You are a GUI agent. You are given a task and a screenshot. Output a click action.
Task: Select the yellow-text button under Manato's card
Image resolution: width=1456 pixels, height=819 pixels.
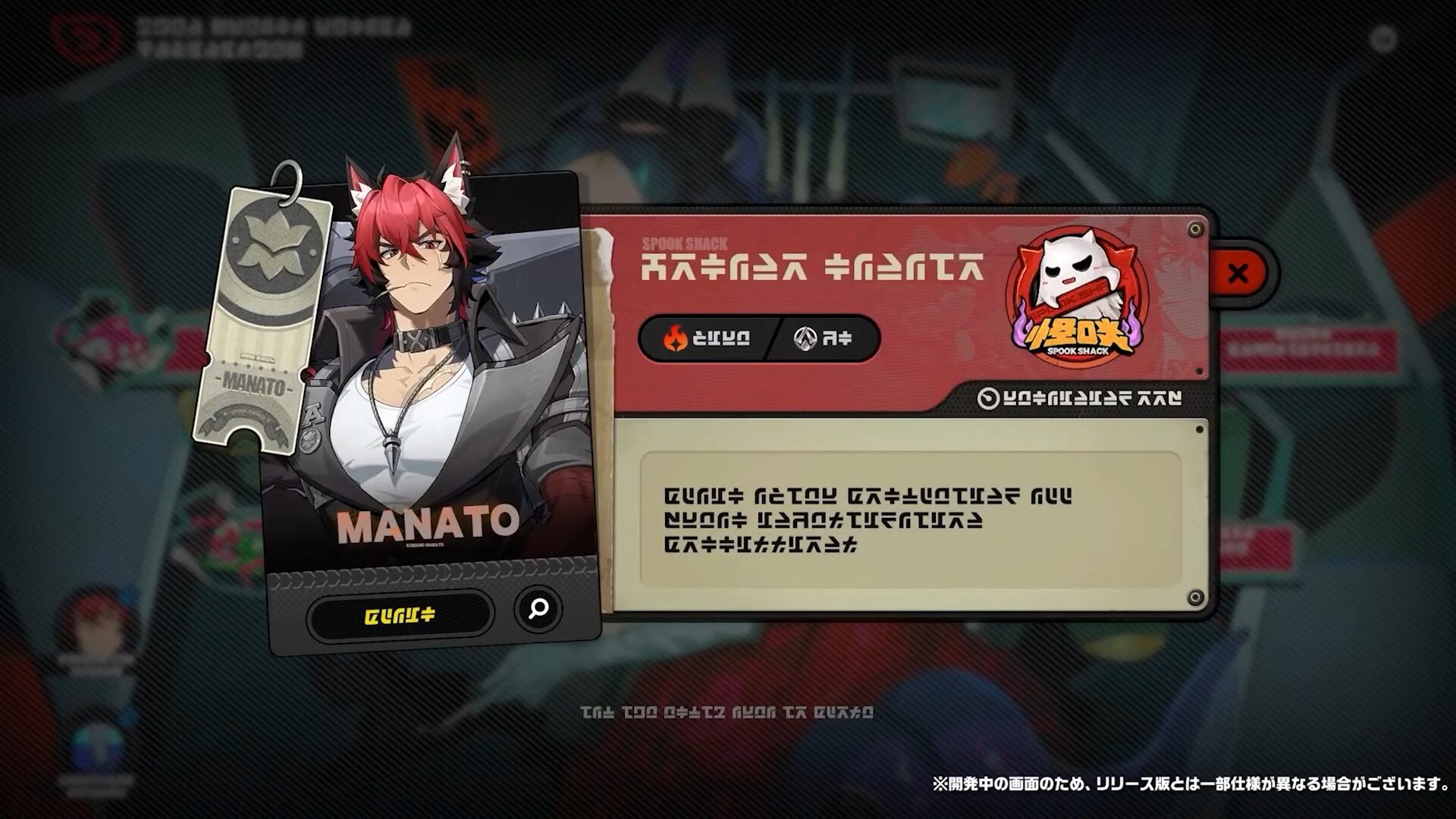[400, 615]
